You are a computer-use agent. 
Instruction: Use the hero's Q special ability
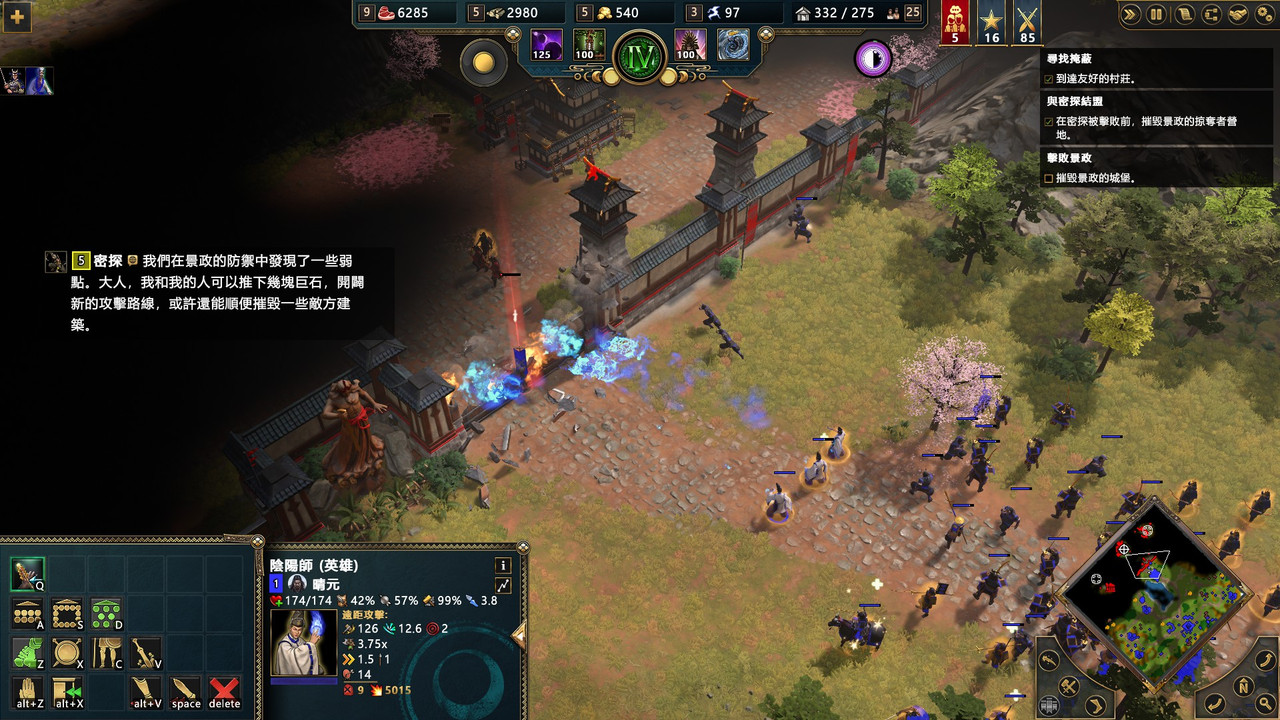click(27, 574)
